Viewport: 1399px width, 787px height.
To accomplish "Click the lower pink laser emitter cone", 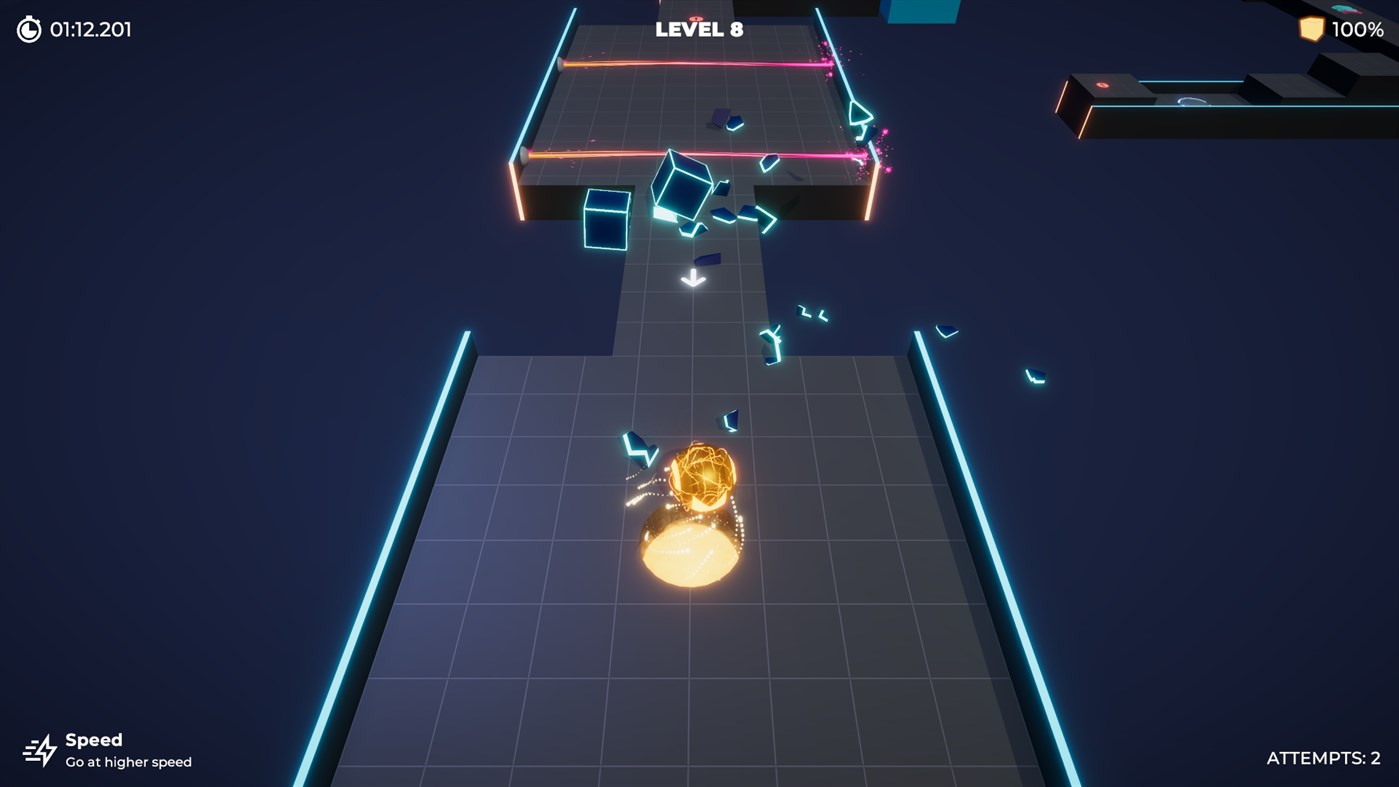I will point(524,156).
